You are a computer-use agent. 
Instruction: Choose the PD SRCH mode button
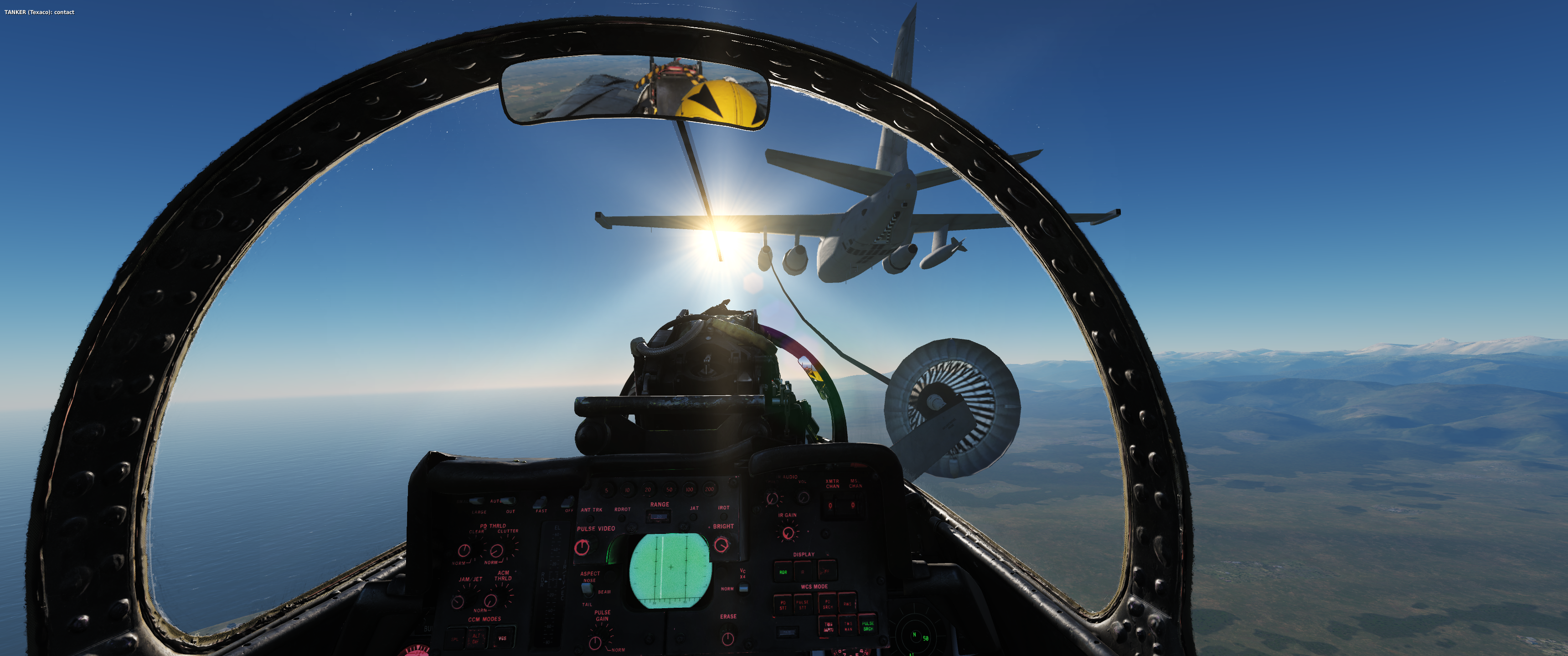click(827, 604)
